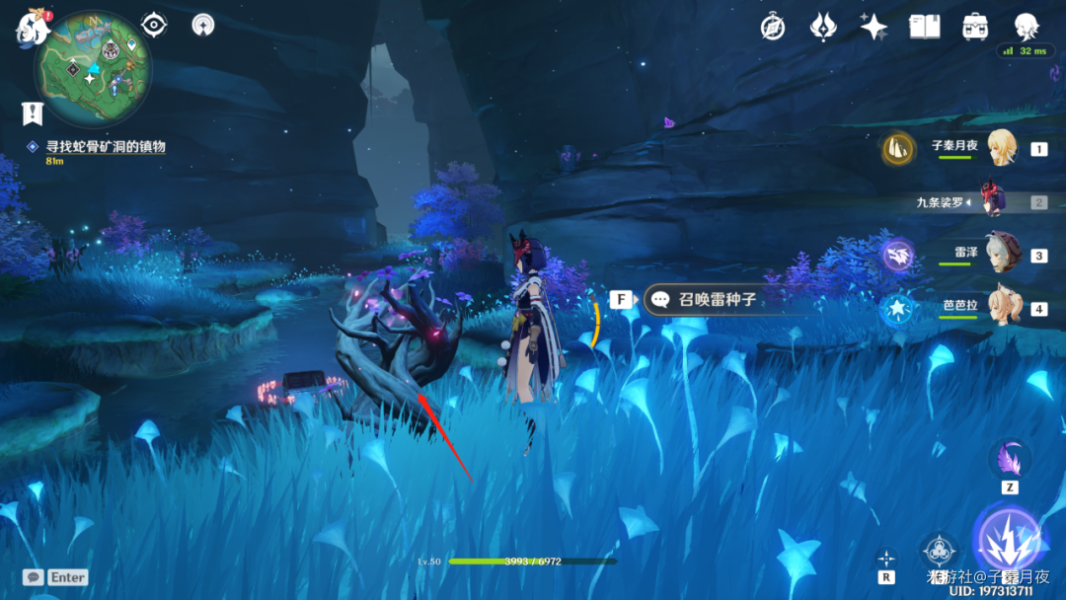Screen dimensions: 1066x600
Task: Open the adventurer handbook book icon
Action: point(924,27)
